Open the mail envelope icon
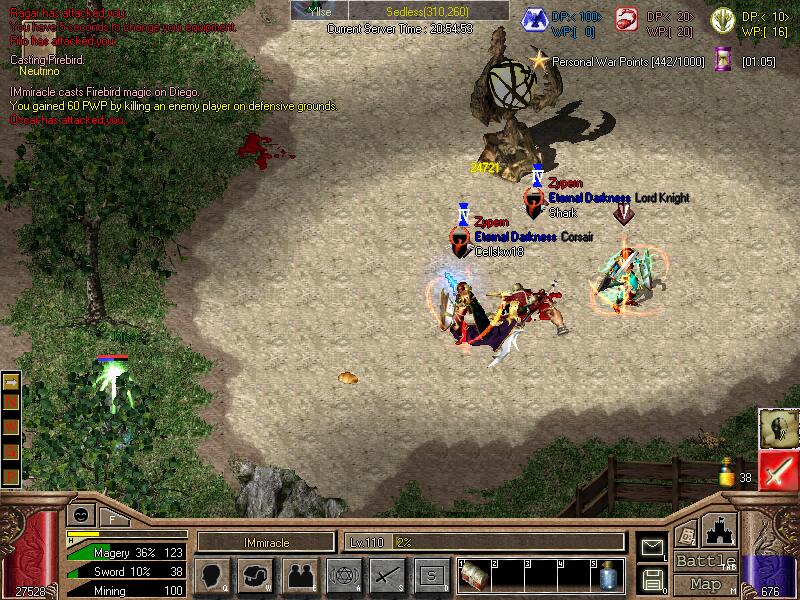Screen dimensions: 800x600 (x=652, y=548)
